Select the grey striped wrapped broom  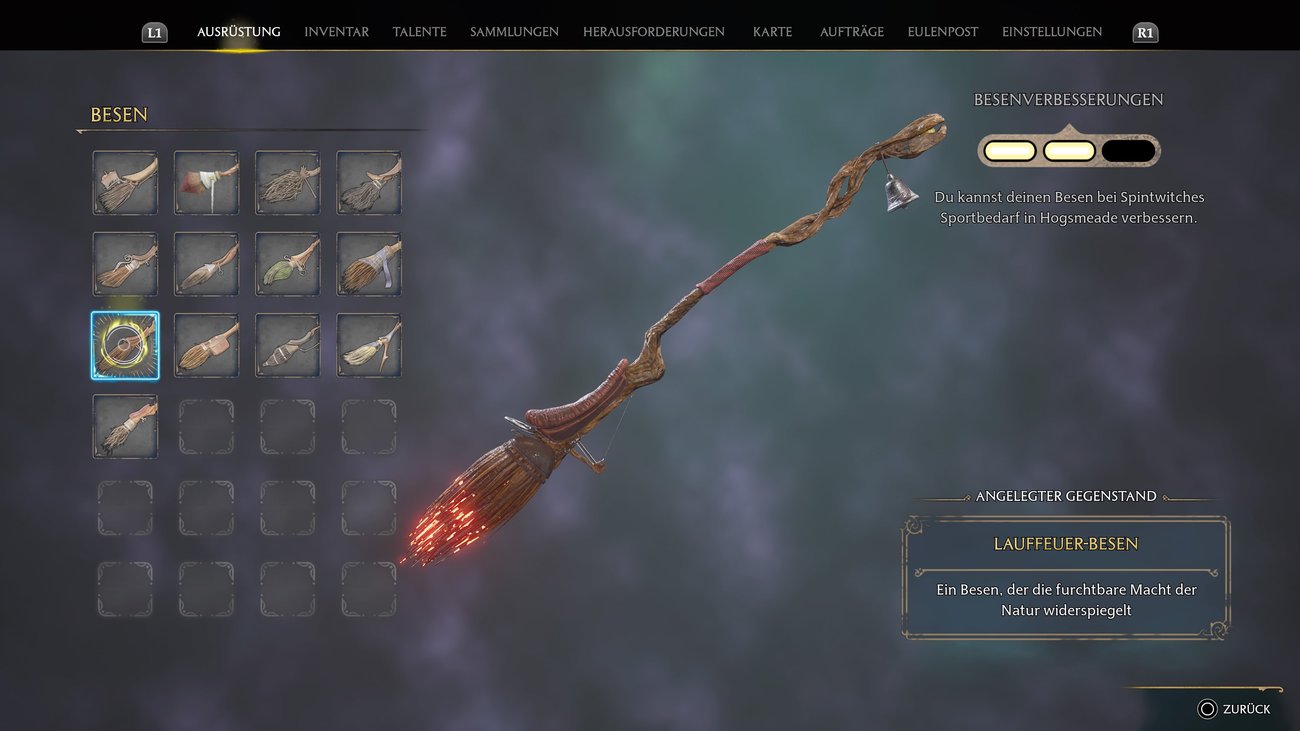pos(287,345)
